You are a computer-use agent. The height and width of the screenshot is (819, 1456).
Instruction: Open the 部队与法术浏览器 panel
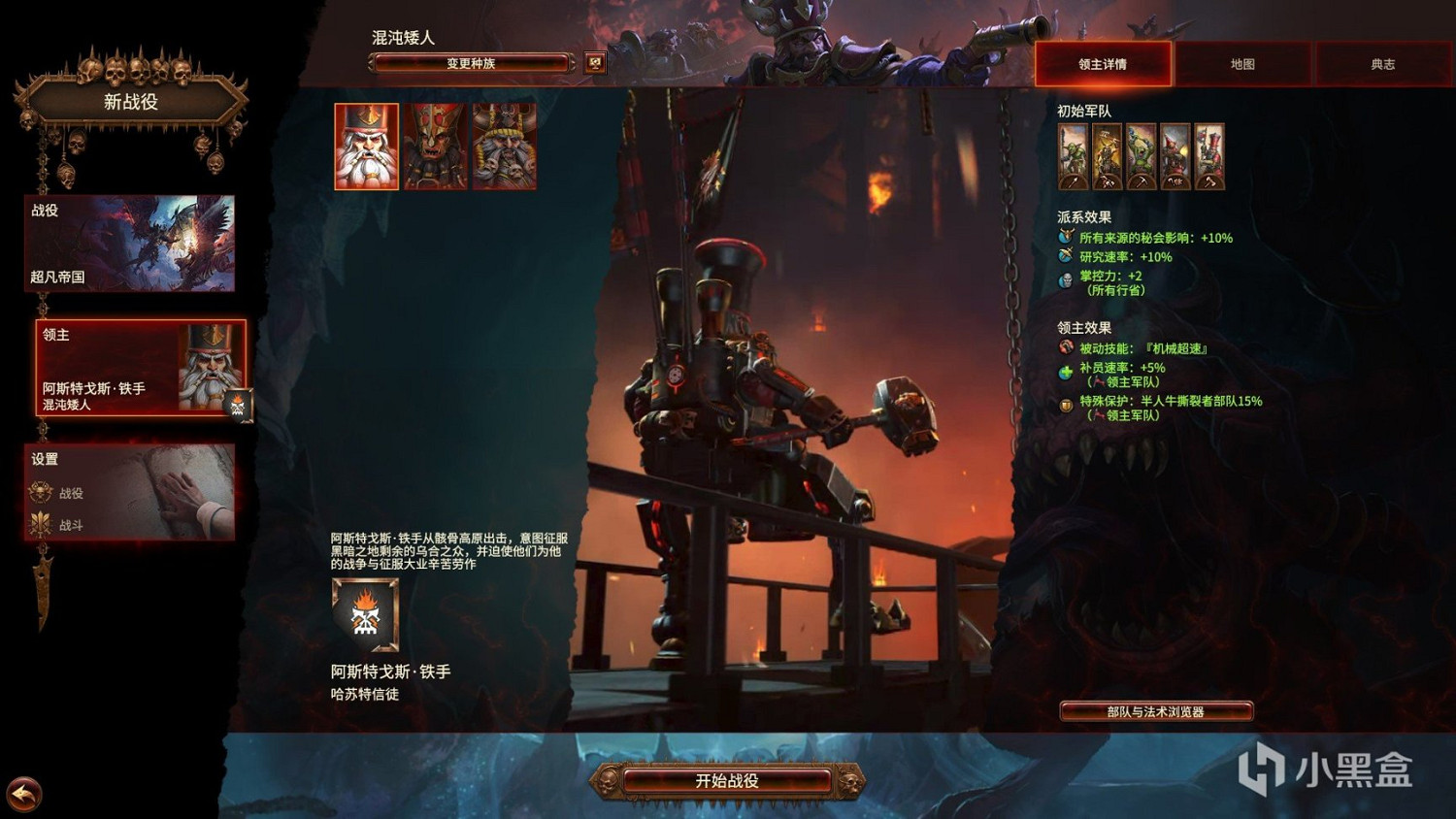(x=1157, y=710)
